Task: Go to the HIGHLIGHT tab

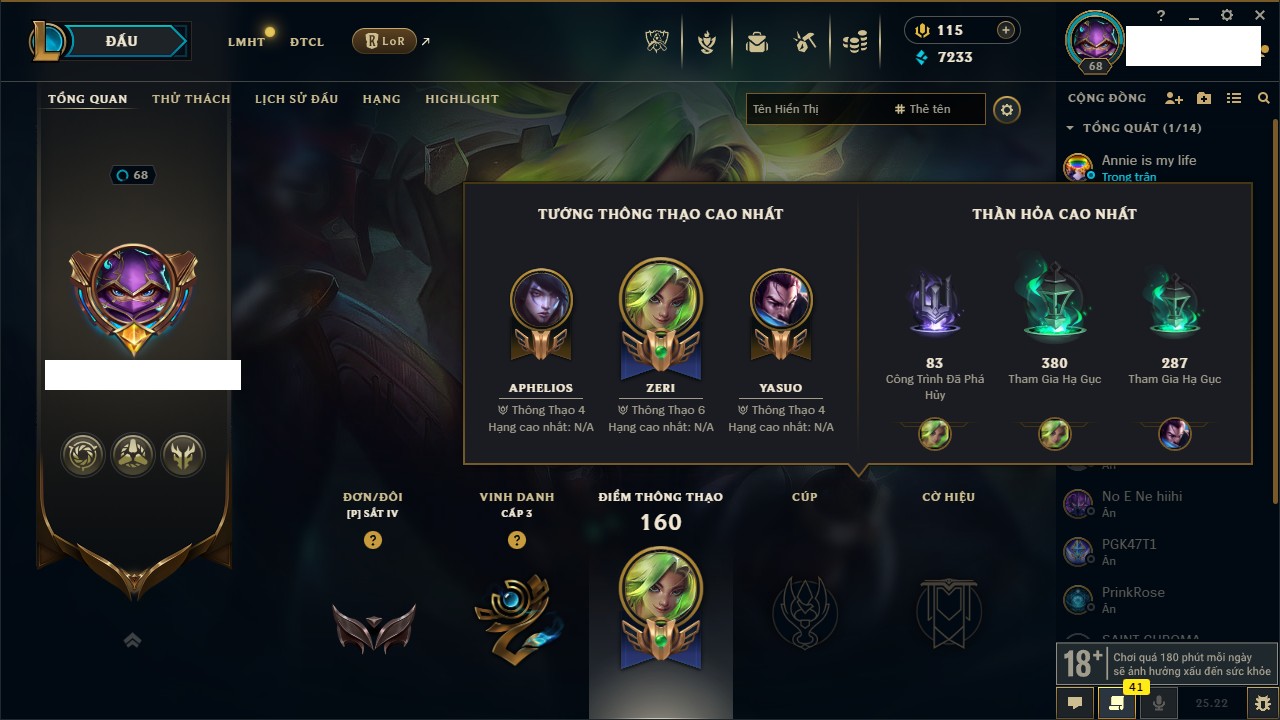Action: click(x=461, y=99)
